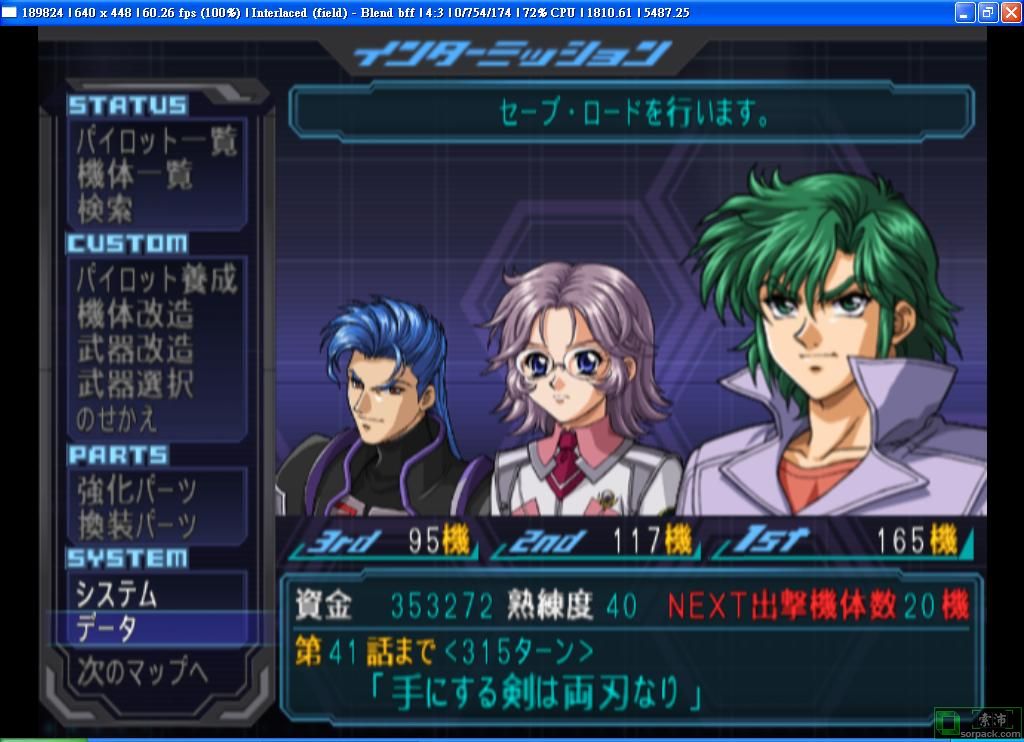1024x742 pixels.
Task: Open the システム system menu
Action: click(117, 595)
